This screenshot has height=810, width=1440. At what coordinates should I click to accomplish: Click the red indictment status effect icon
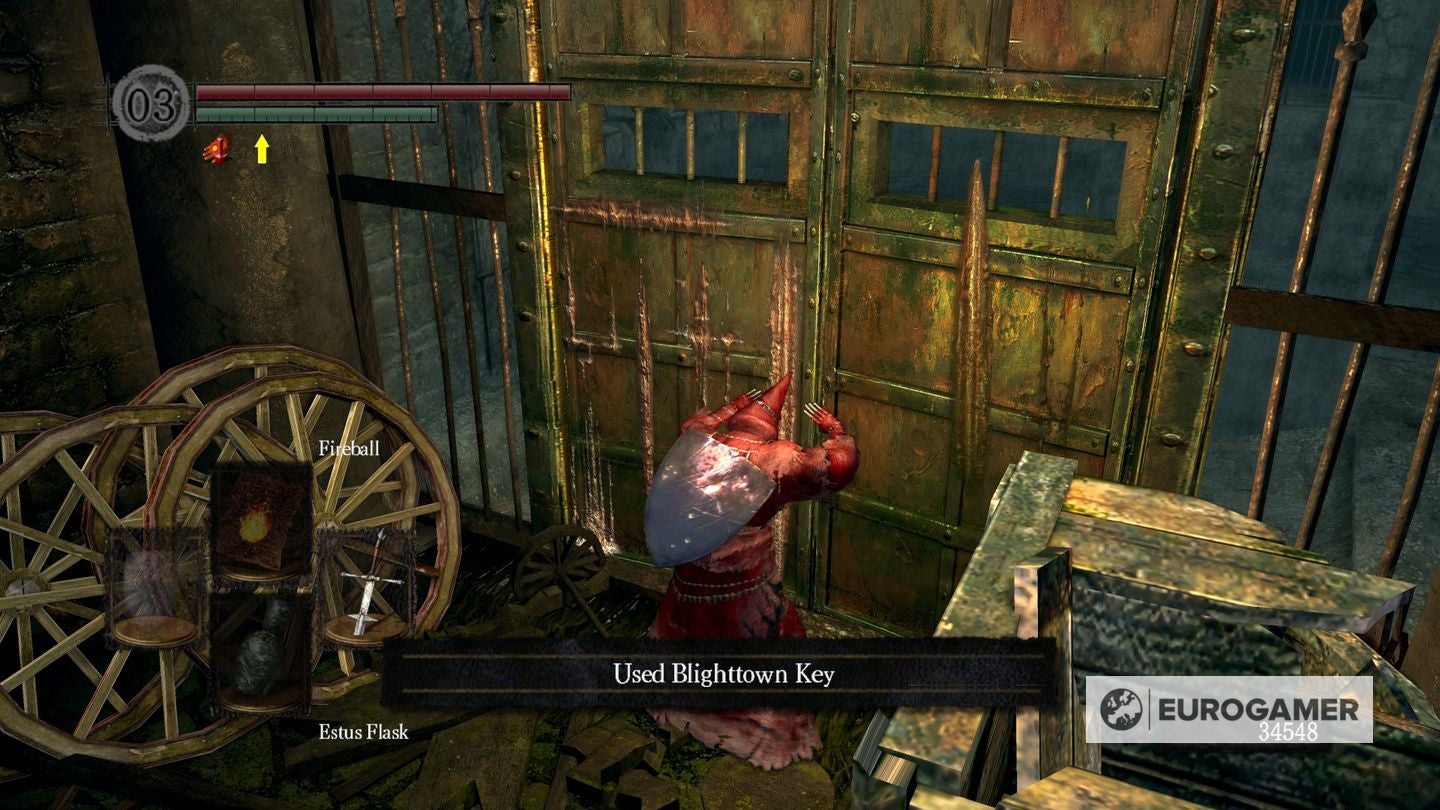pyautogui.click(x=214, y=148)
